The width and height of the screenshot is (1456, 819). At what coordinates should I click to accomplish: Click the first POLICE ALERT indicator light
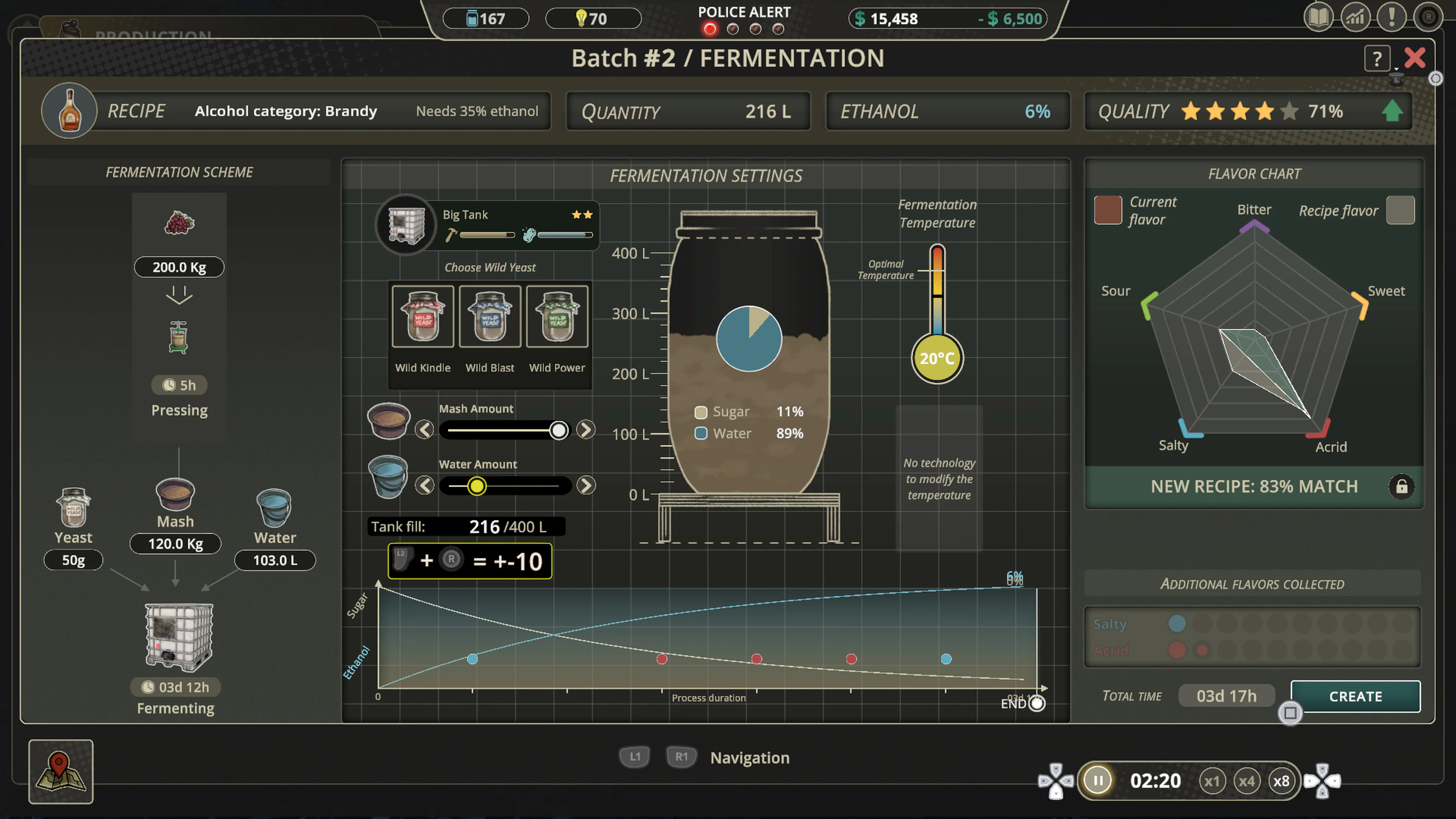[710, 29]
